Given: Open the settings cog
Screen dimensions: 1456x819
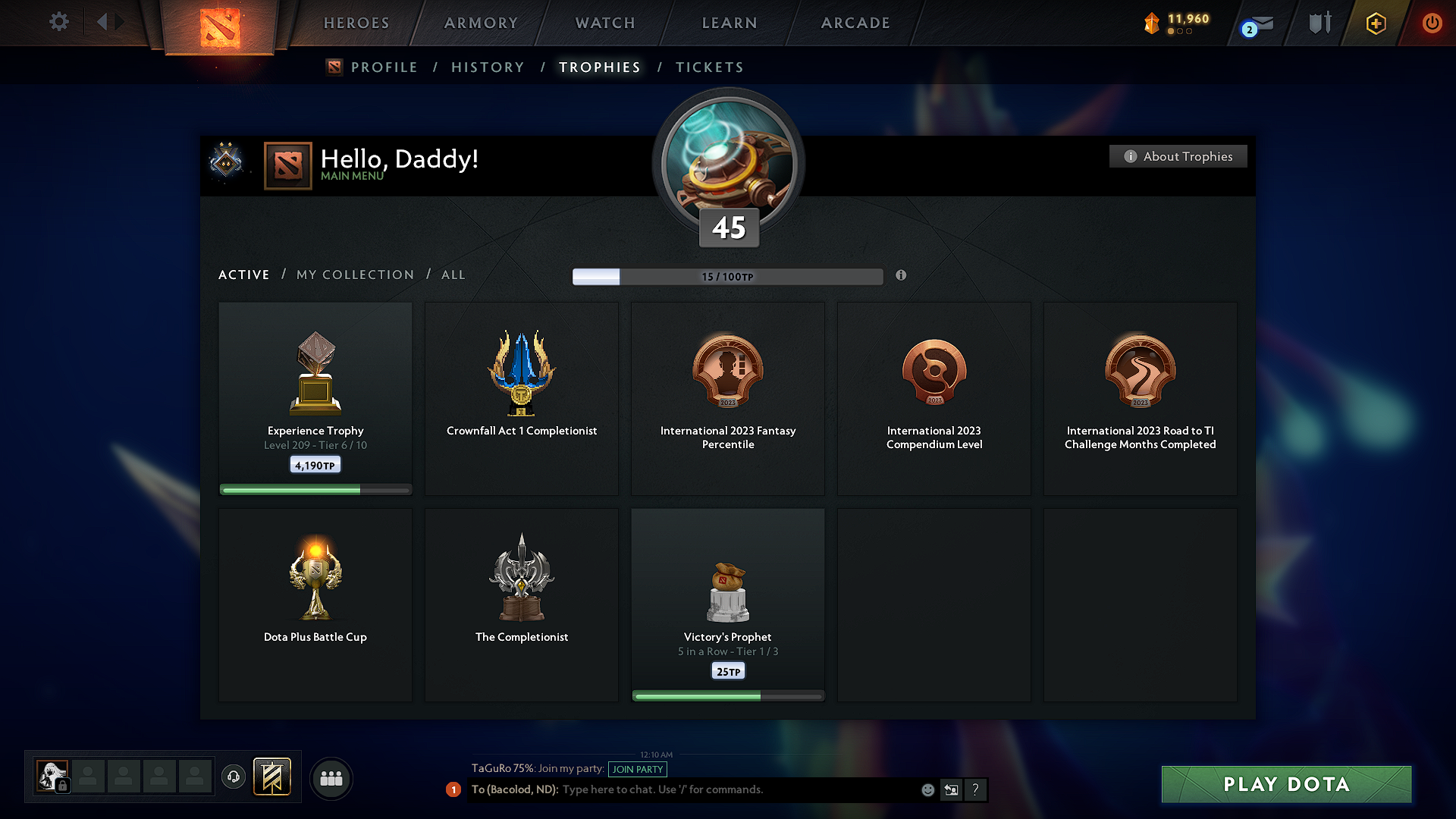Looking at the screenshot, I should coord(58,22).
